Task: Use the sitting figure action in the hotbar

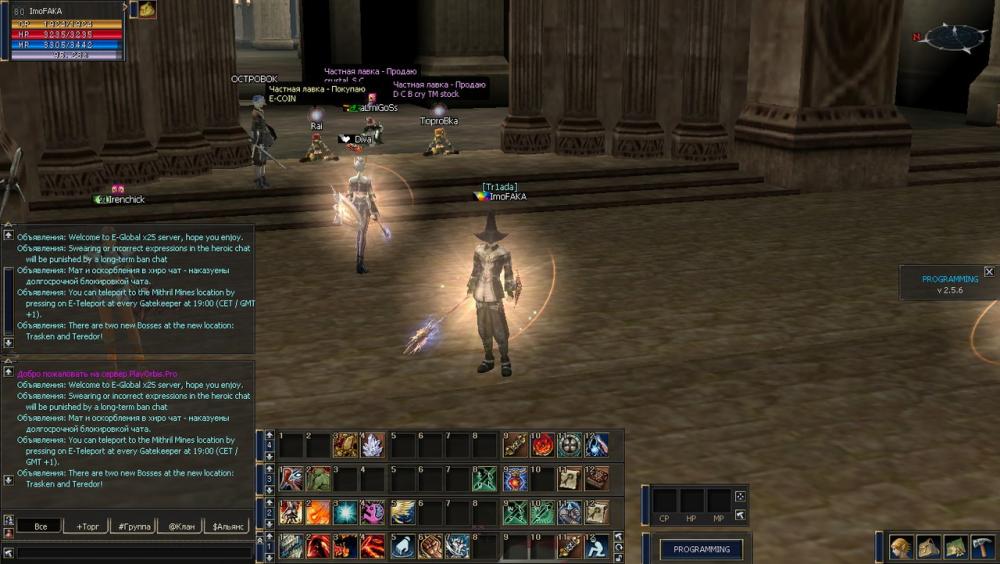Action: tap(597, 546)
